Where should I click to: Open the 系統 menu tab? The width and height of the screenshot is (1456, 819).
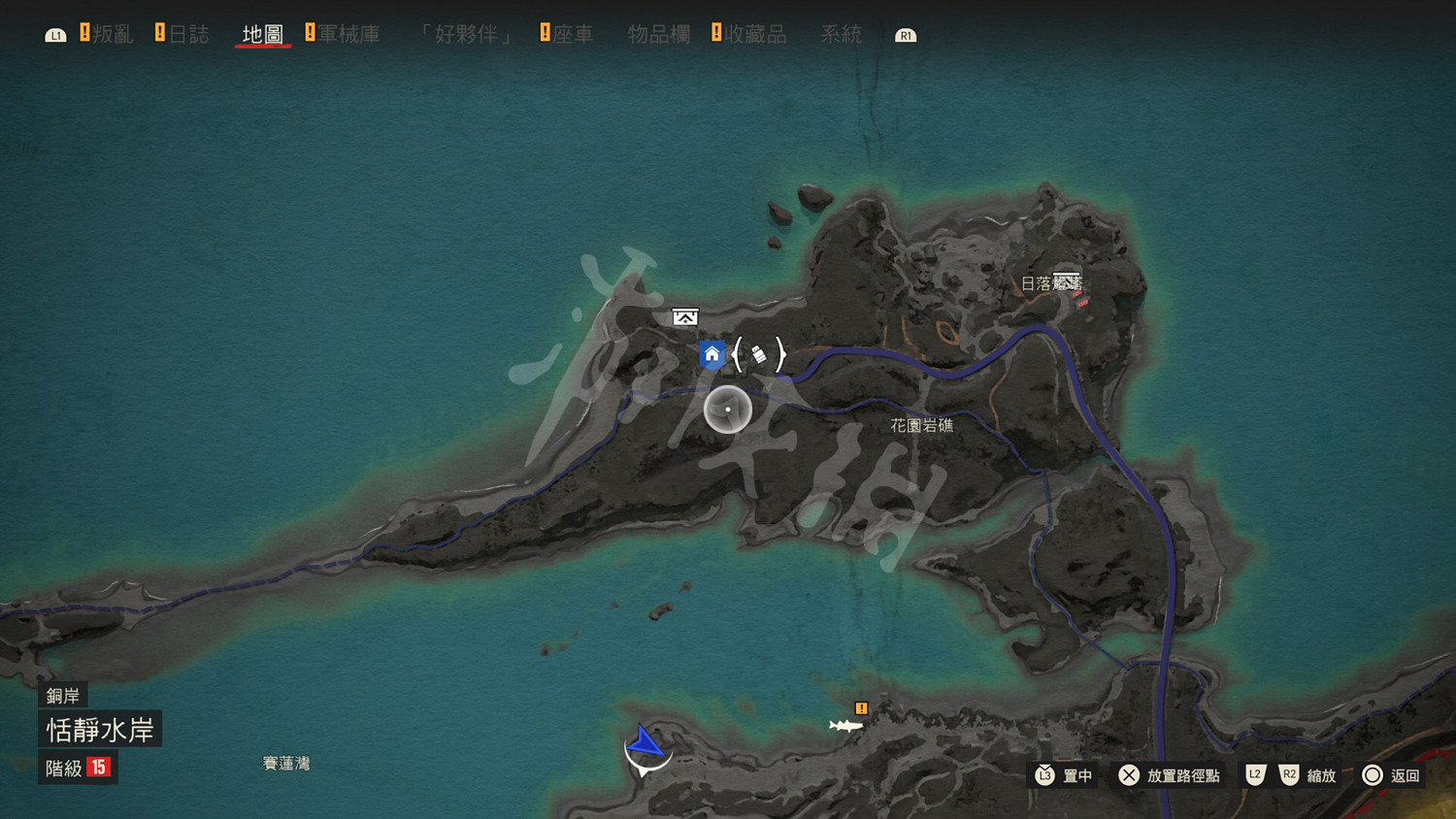(x=840, y=34)
